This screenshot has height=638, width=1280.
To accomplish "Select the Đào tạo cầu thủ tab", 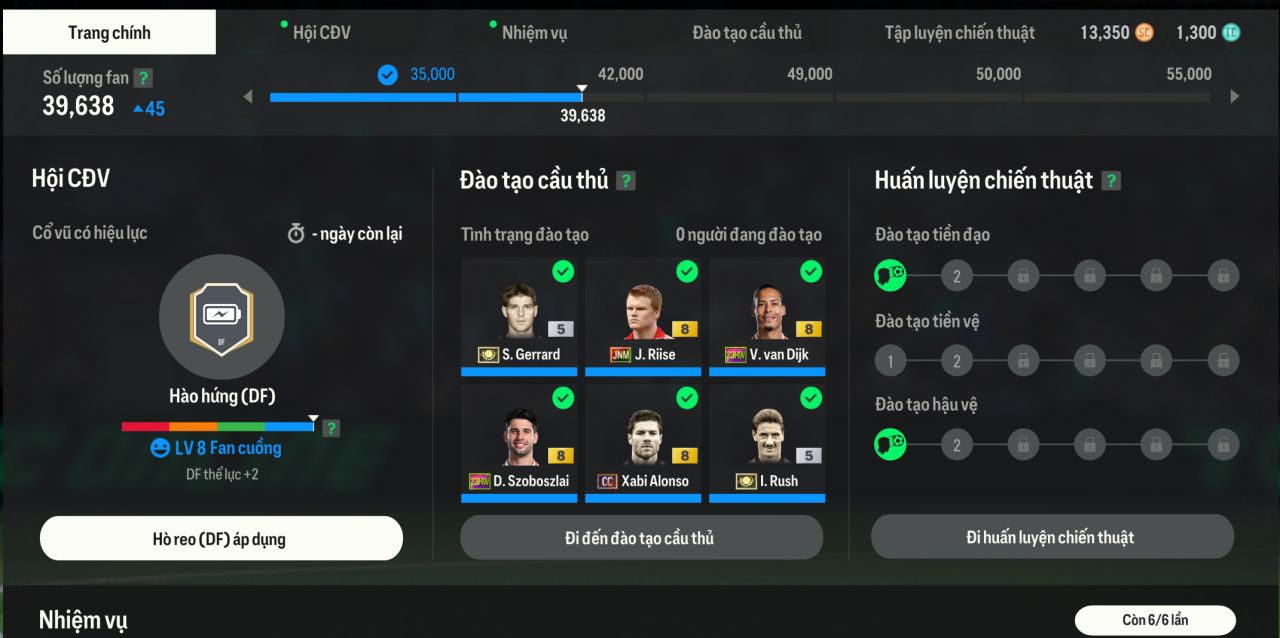I will click(747, 33).
